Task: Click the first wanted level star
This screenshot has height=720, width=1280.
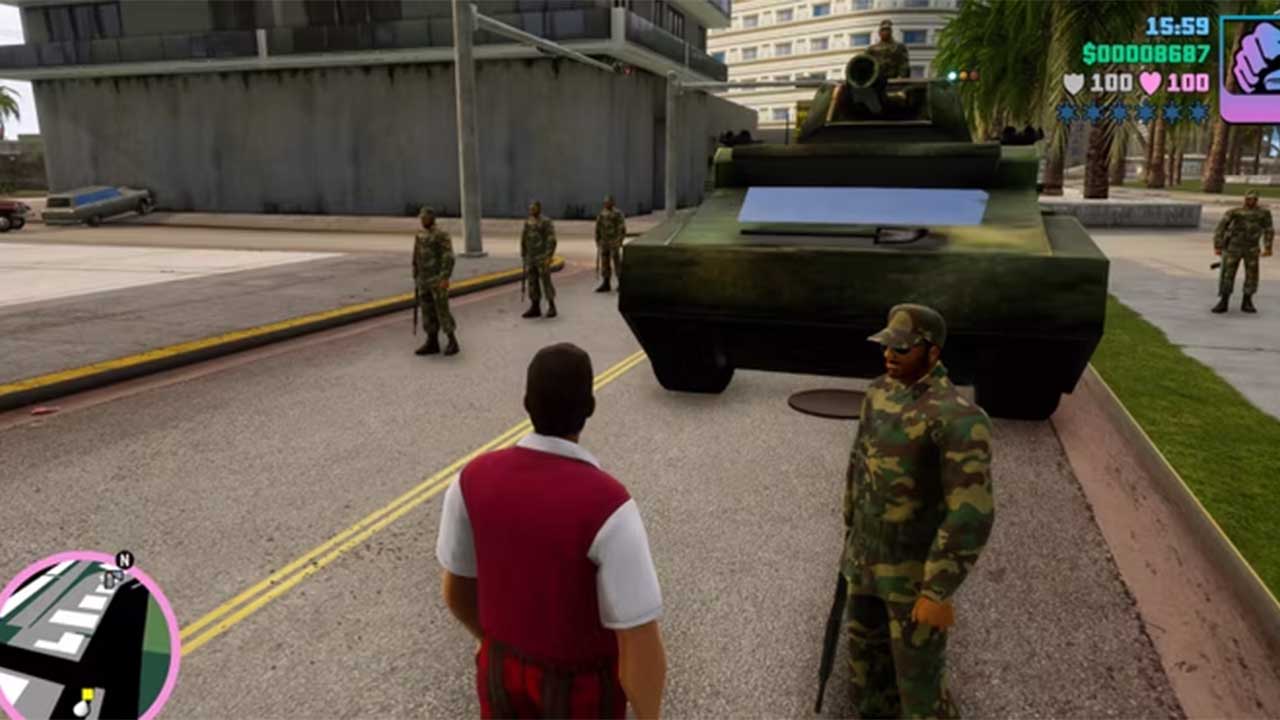Action: coord(1066,110)
